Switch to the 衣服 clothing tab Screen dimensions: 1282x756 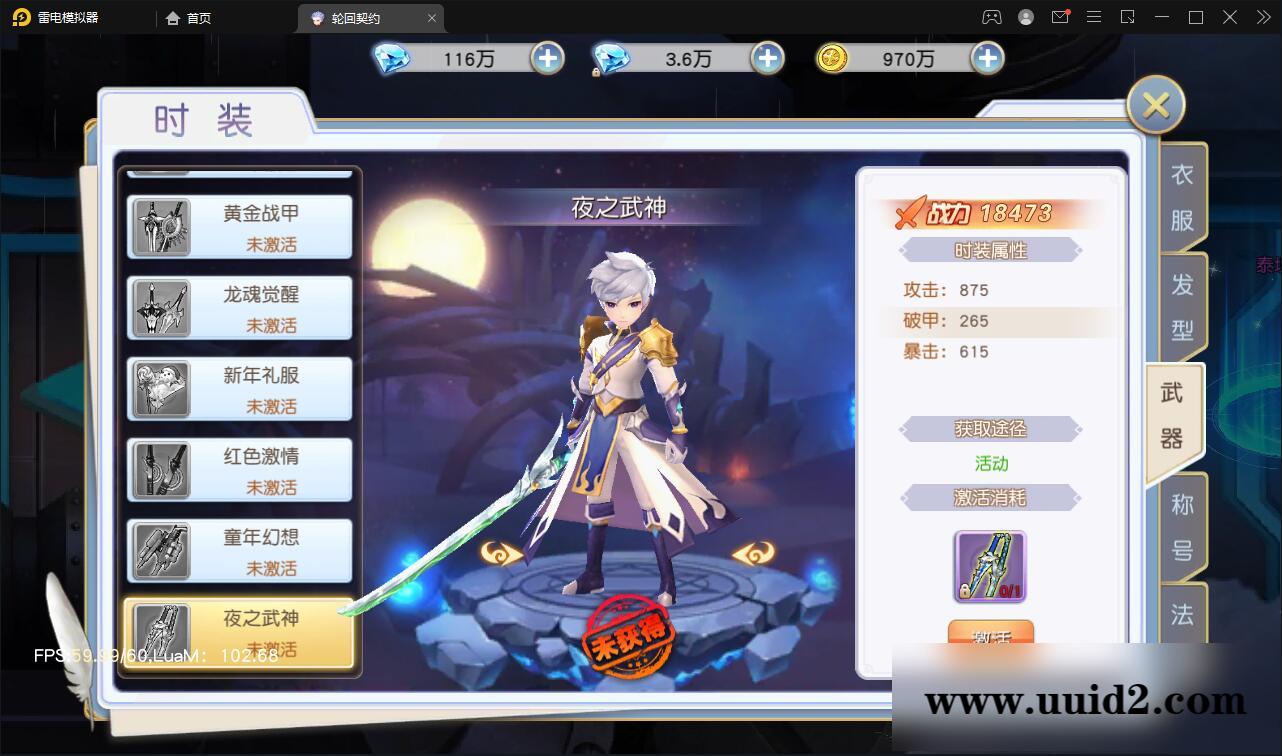(x=1180, y=193)
